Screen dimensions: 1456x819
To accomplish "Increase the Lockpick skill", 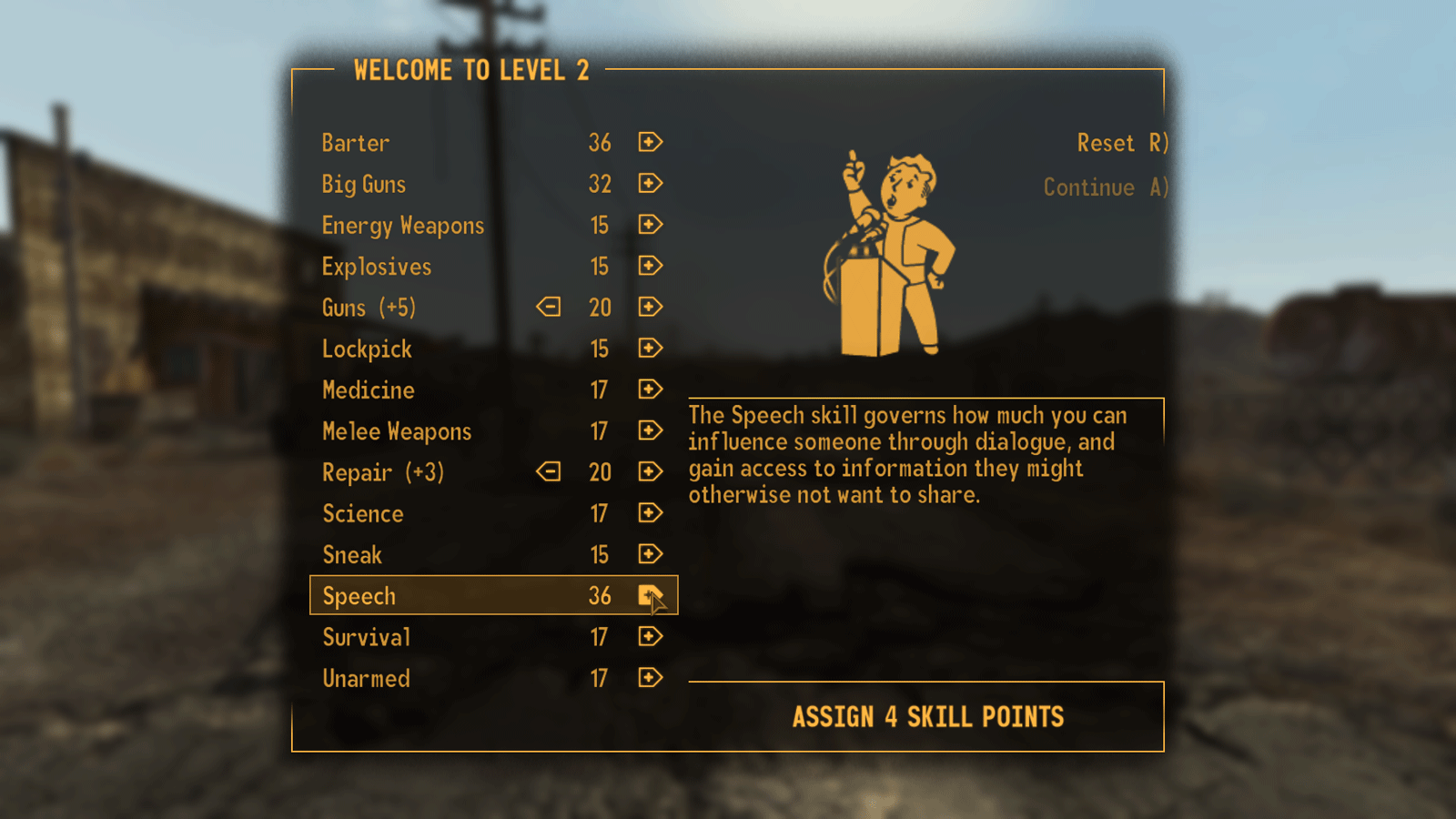I will [x=649, y=349].
